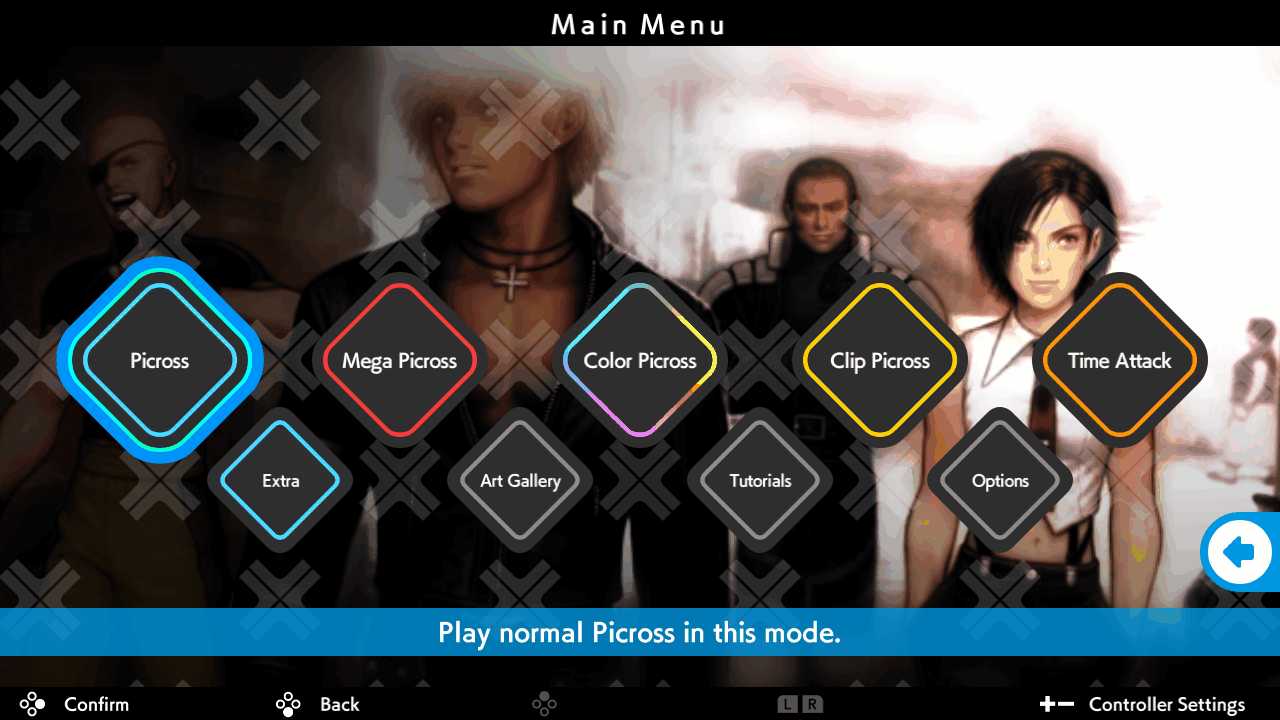
Task: Open the Tutorials diamond
Action: coord(759,481)
